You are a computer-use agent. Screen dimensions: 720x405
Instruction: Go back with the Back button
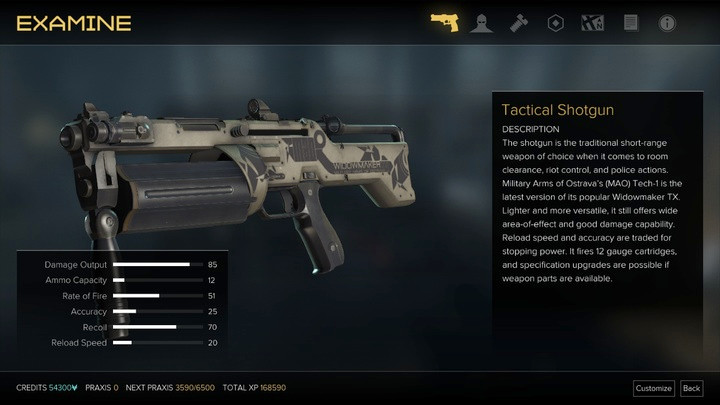tap(691, 388)
